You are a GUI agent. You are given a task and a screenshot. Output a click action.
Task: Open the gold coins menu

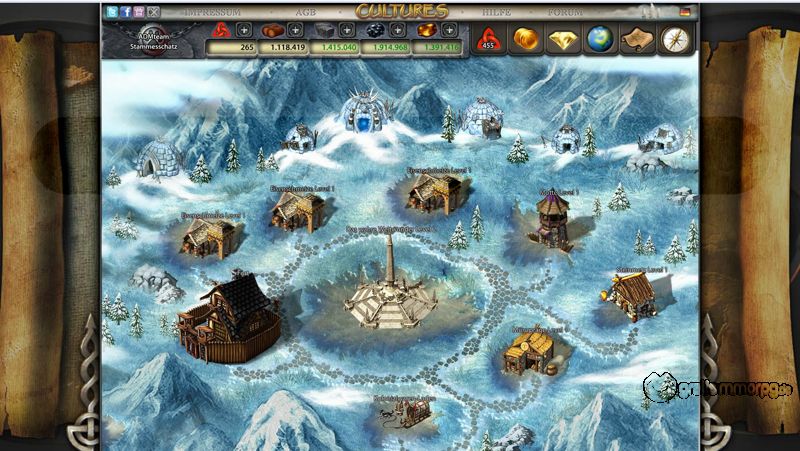click(527, 39)
